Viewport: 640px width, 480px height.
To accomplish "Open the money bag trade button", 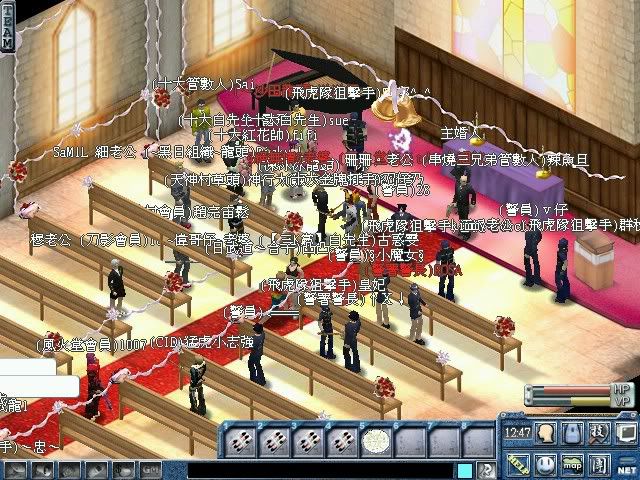I will click(x=125, y=469).
